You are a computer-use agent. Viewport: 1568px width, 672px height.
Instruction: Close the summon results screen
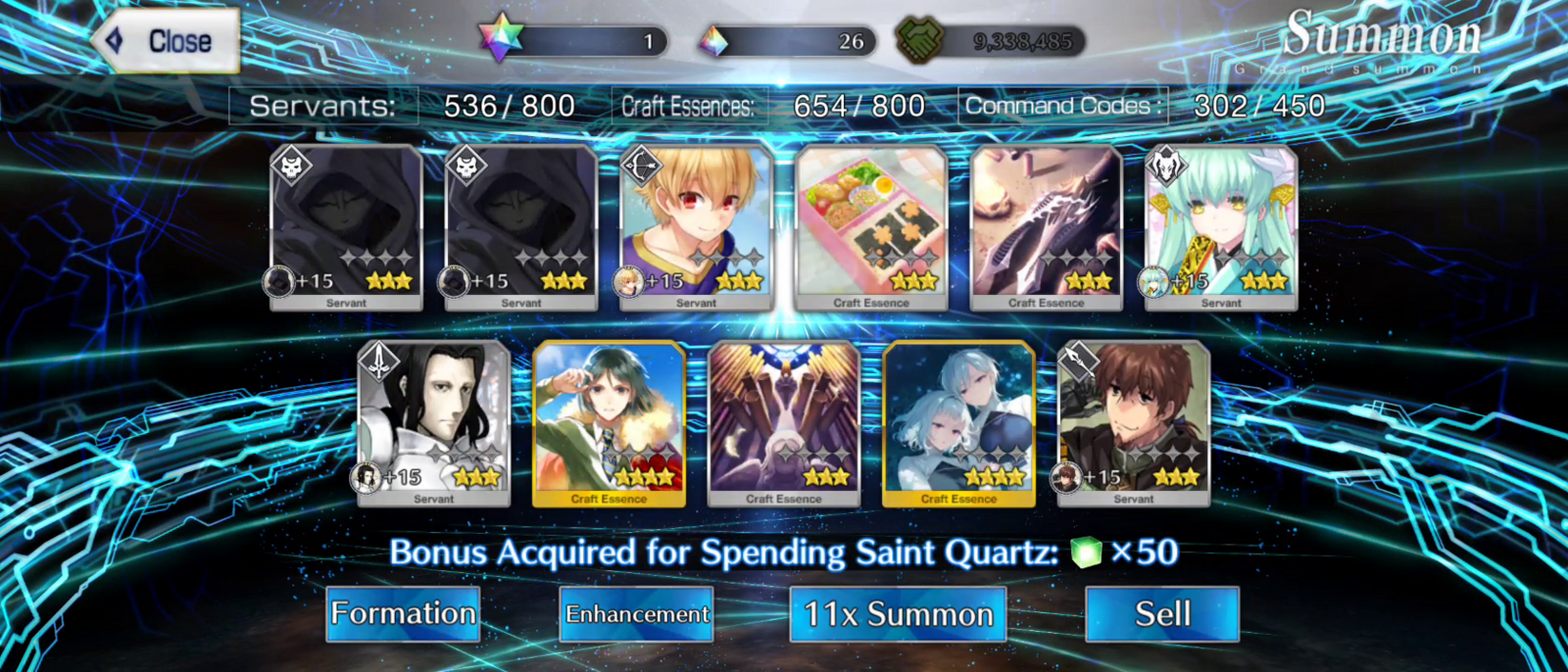(169, 41)
